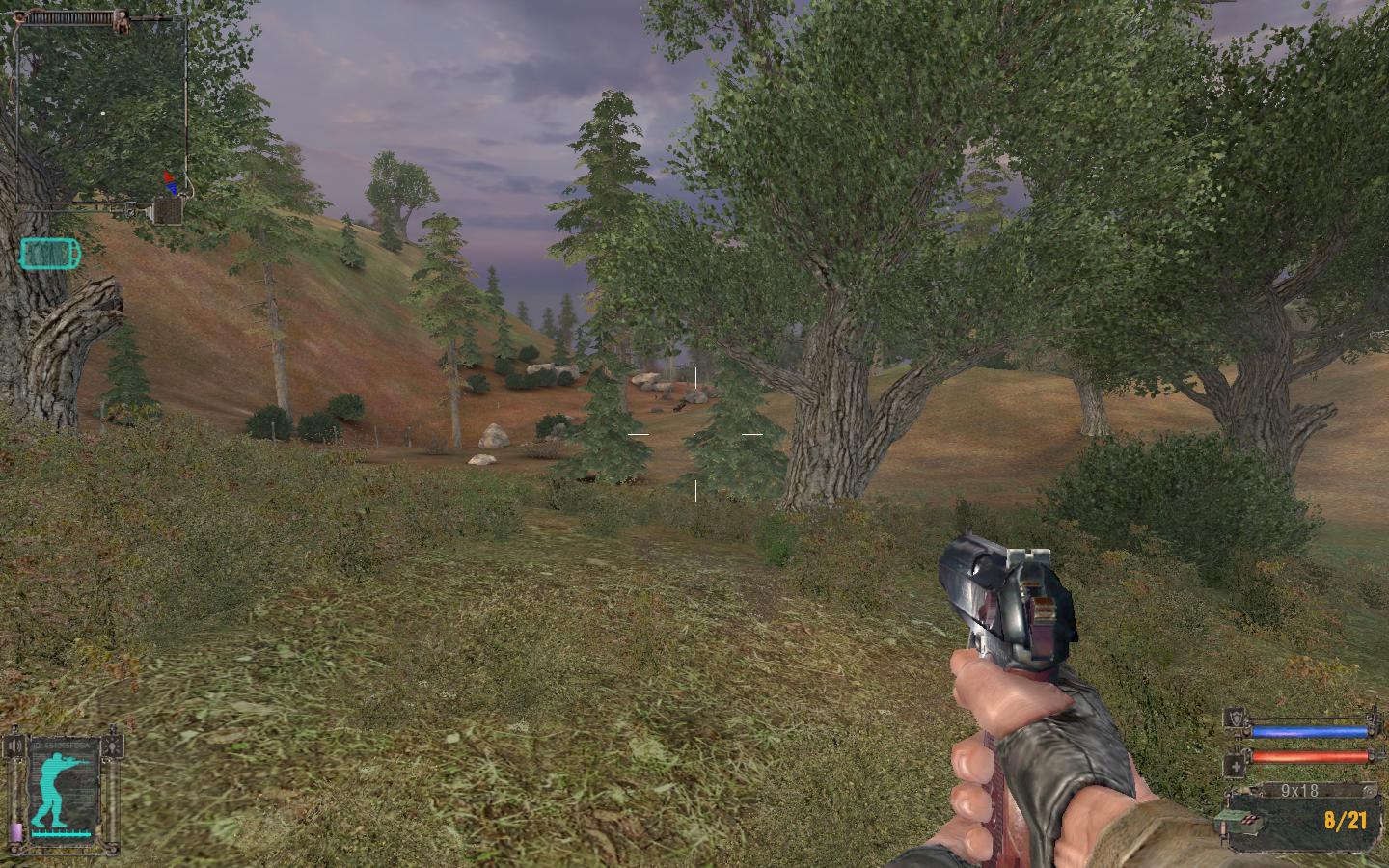Click the health cross icon

[x=1236, y=766]
